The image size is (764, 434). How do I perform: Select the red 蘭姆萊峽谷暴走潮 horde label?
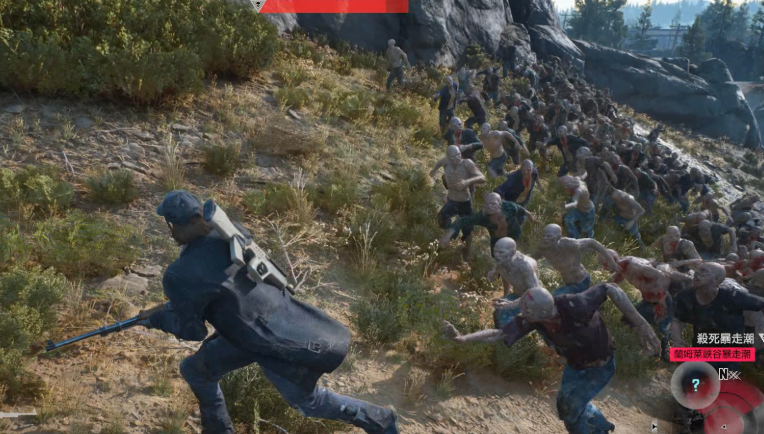pos(712,354)
